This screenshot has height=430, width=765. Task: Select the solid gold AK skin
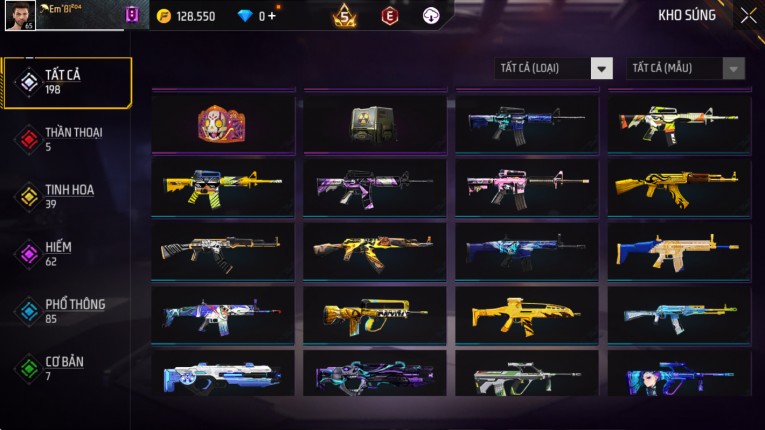pyautogui.click(x=678, y=185)
